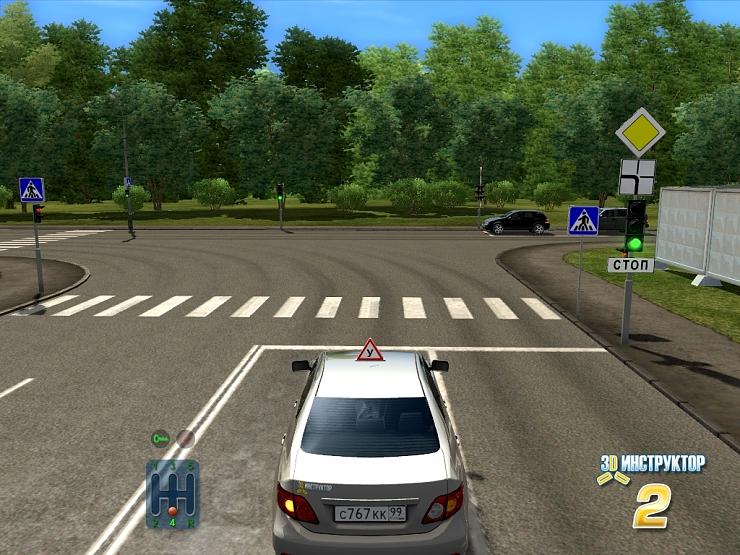Click the gray round indicator beside the key
The height and width of the screenshot is (555, 740).
point(185,438)
